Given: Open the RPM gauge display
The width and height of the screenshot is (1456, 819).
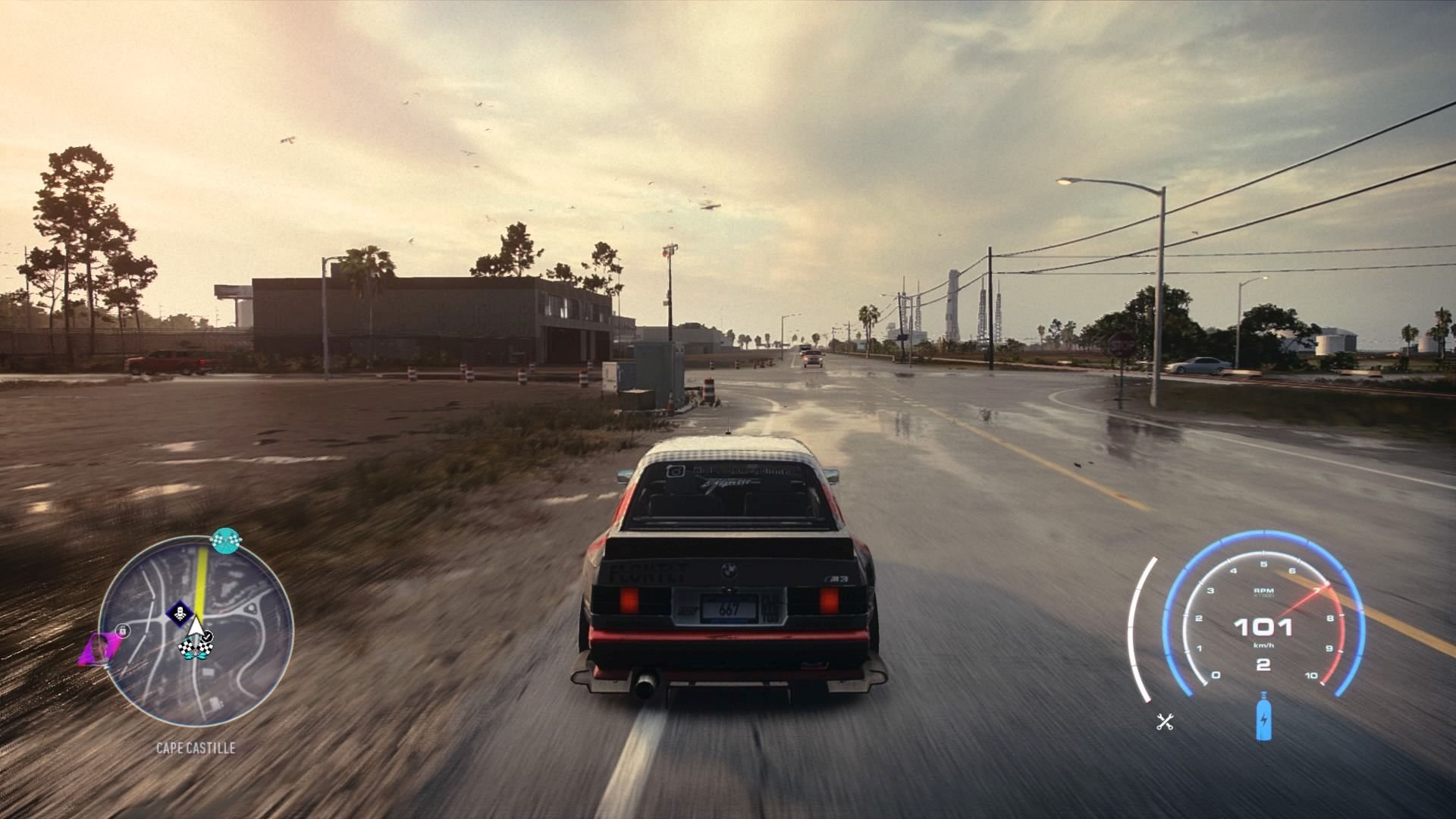Looking at the screenshot, I should pyautogui.click(x=1262, y=591).
